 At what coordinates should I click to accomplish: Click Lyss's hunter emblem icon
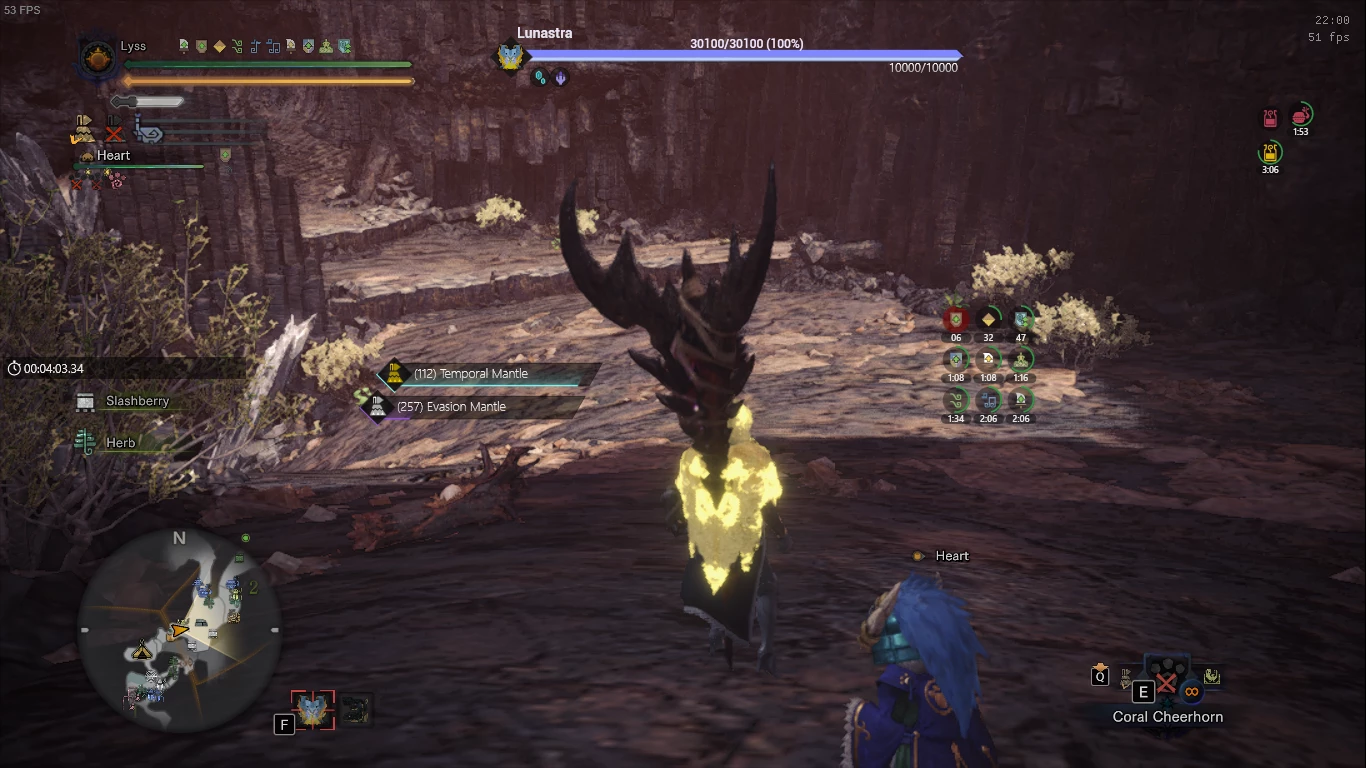pyautogui.click(x=97, y=57)
